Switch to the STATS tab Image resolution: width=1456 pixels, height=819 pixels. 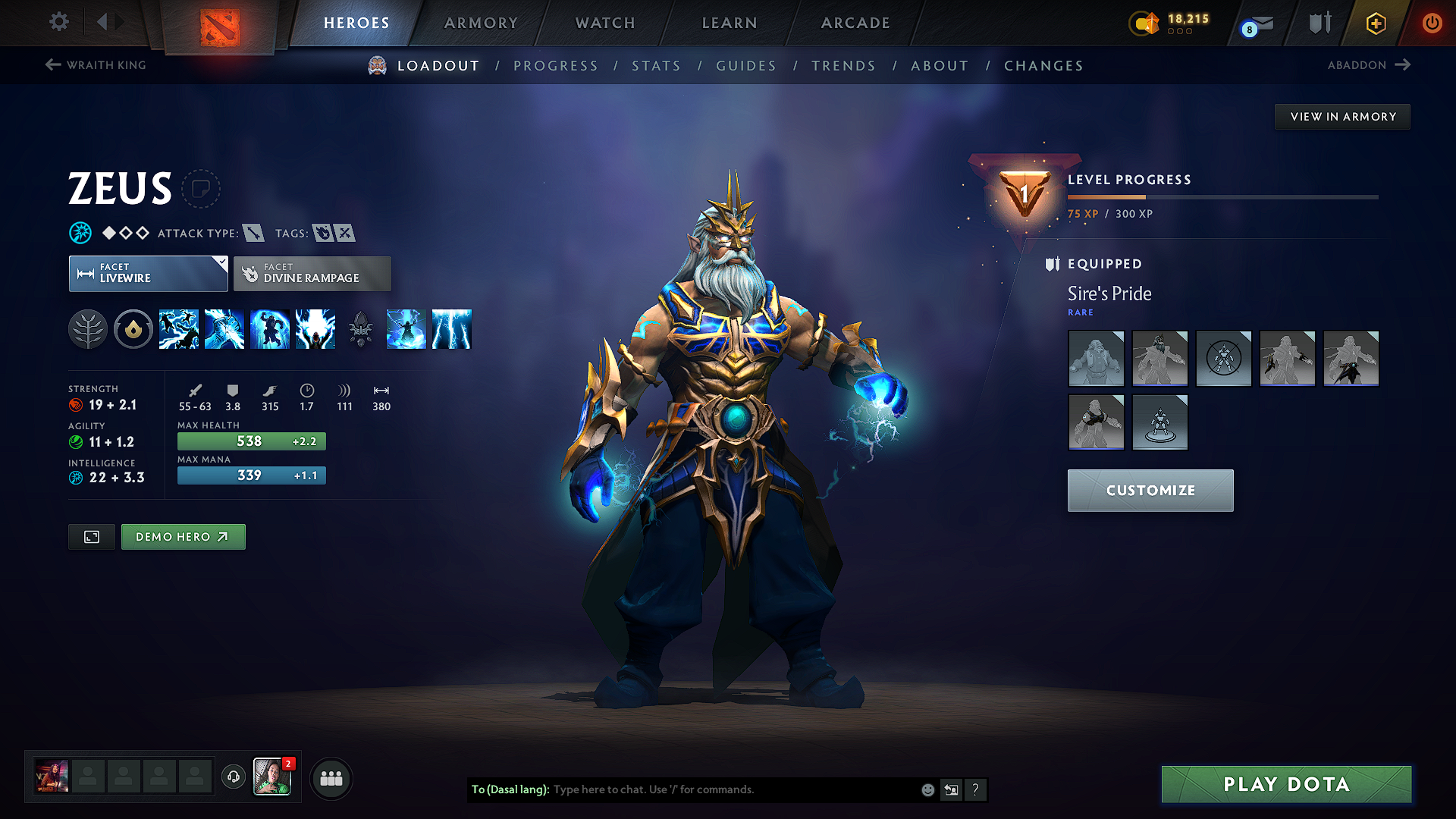pyautogui.click(x=657, y=66)
